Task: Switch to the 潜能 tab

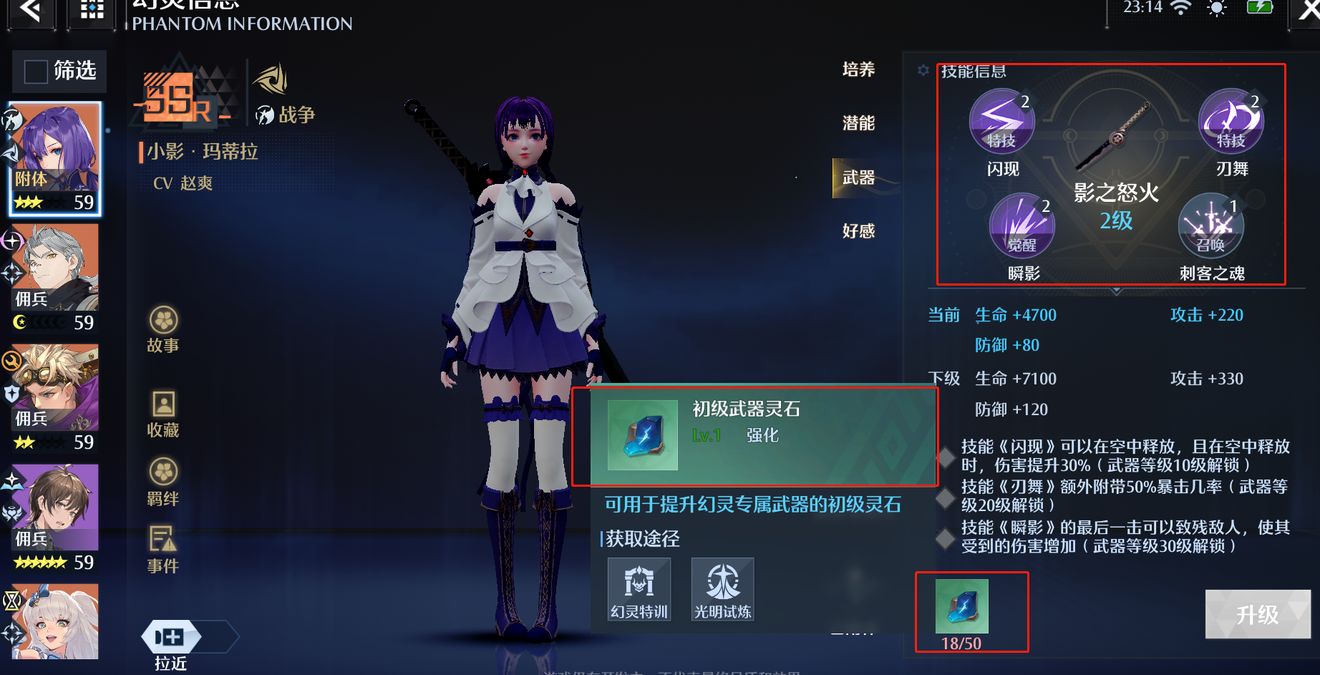Action: [858, 123]
